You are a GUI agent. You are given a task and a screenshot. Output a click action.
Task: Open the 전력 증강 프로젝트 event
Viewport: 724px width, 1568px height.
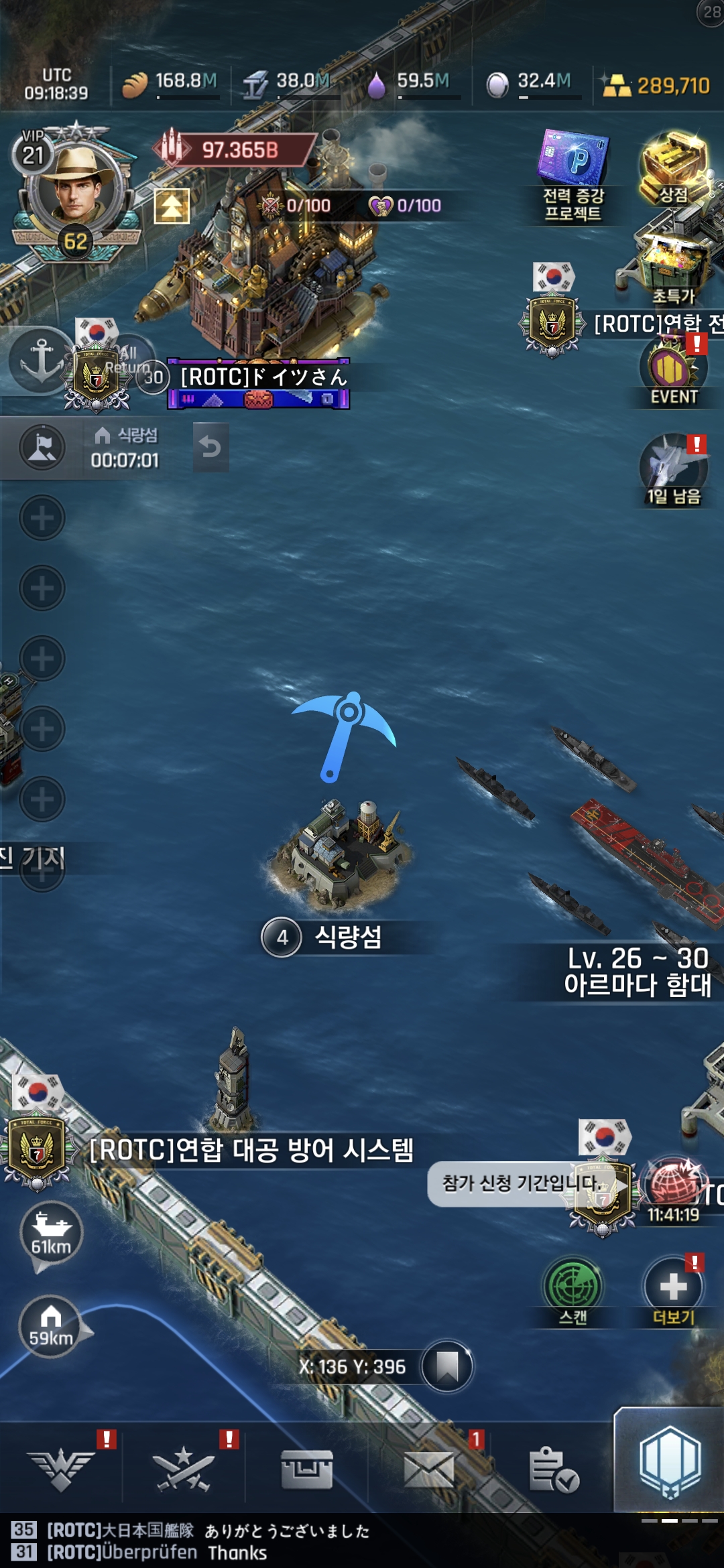(x=573, y=176)
